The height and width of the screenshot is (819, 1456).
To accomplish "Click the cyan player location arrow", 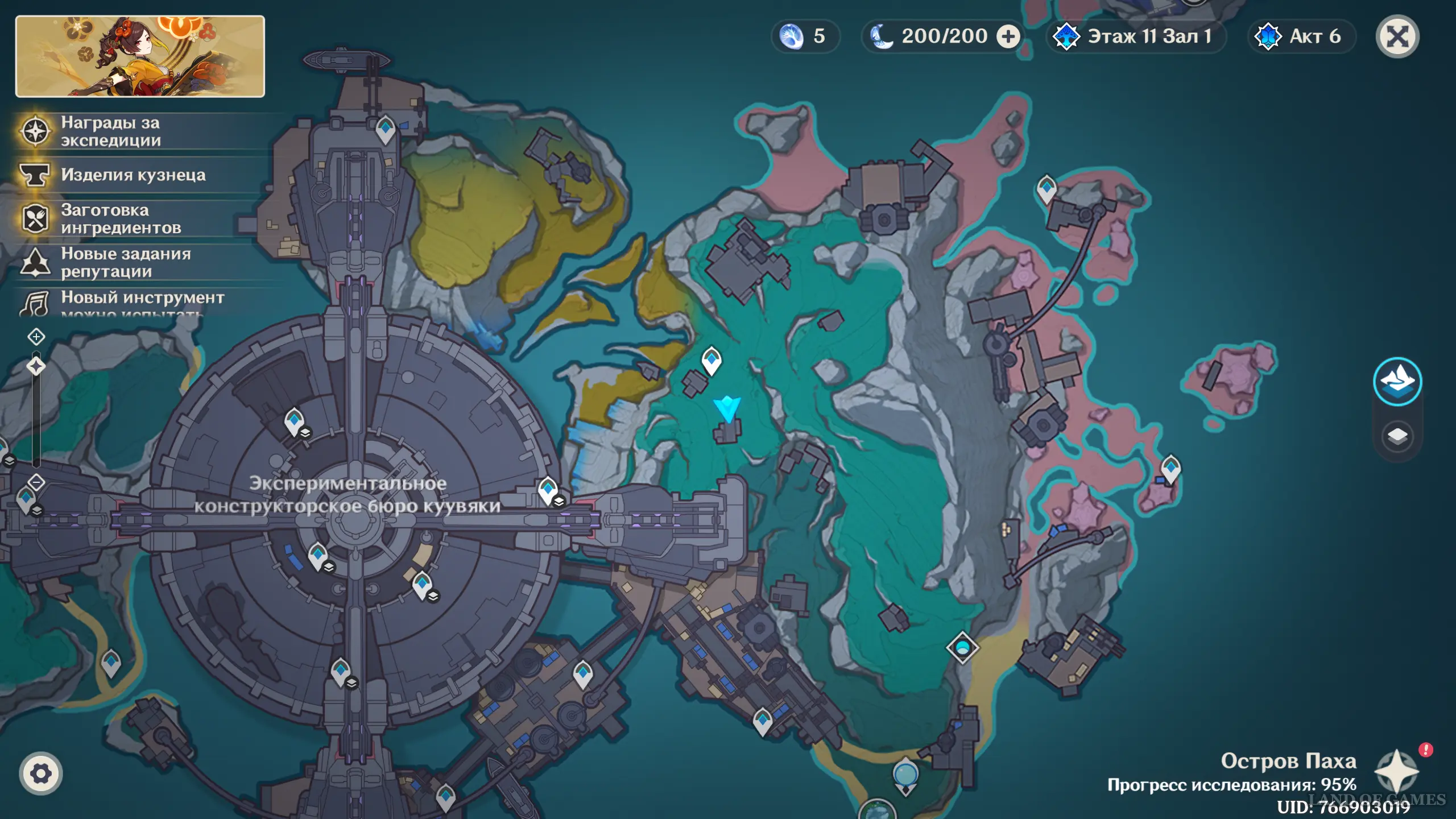I will click(727, 408).
